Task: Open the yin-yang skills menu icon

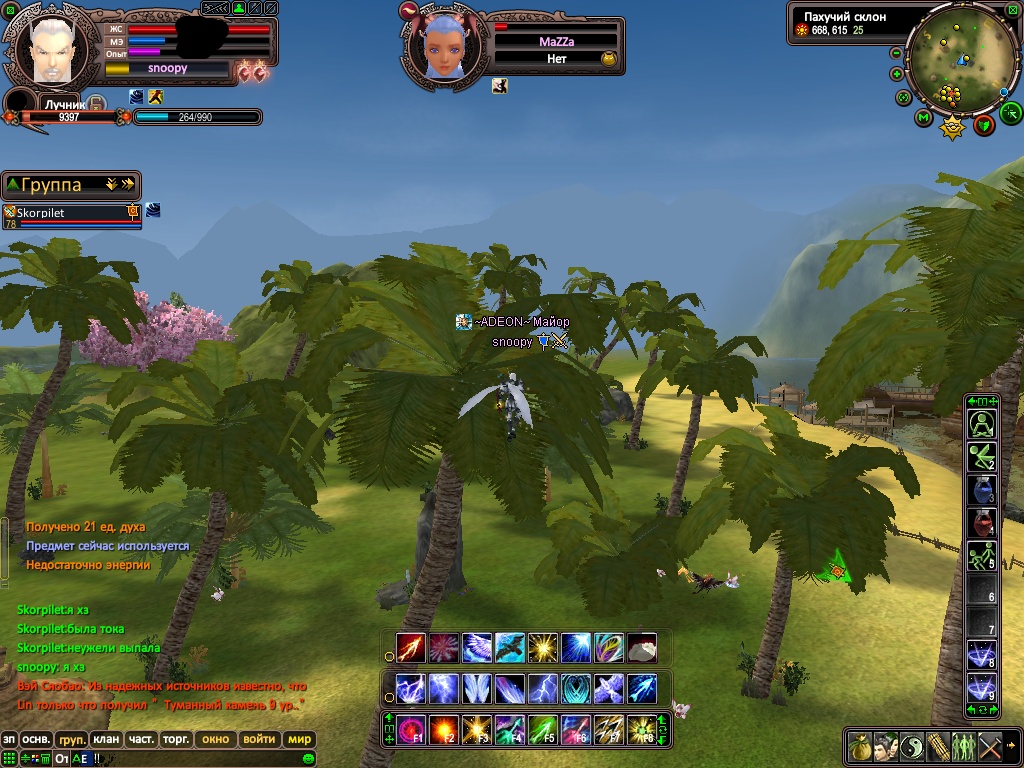Action: [911, 746]
